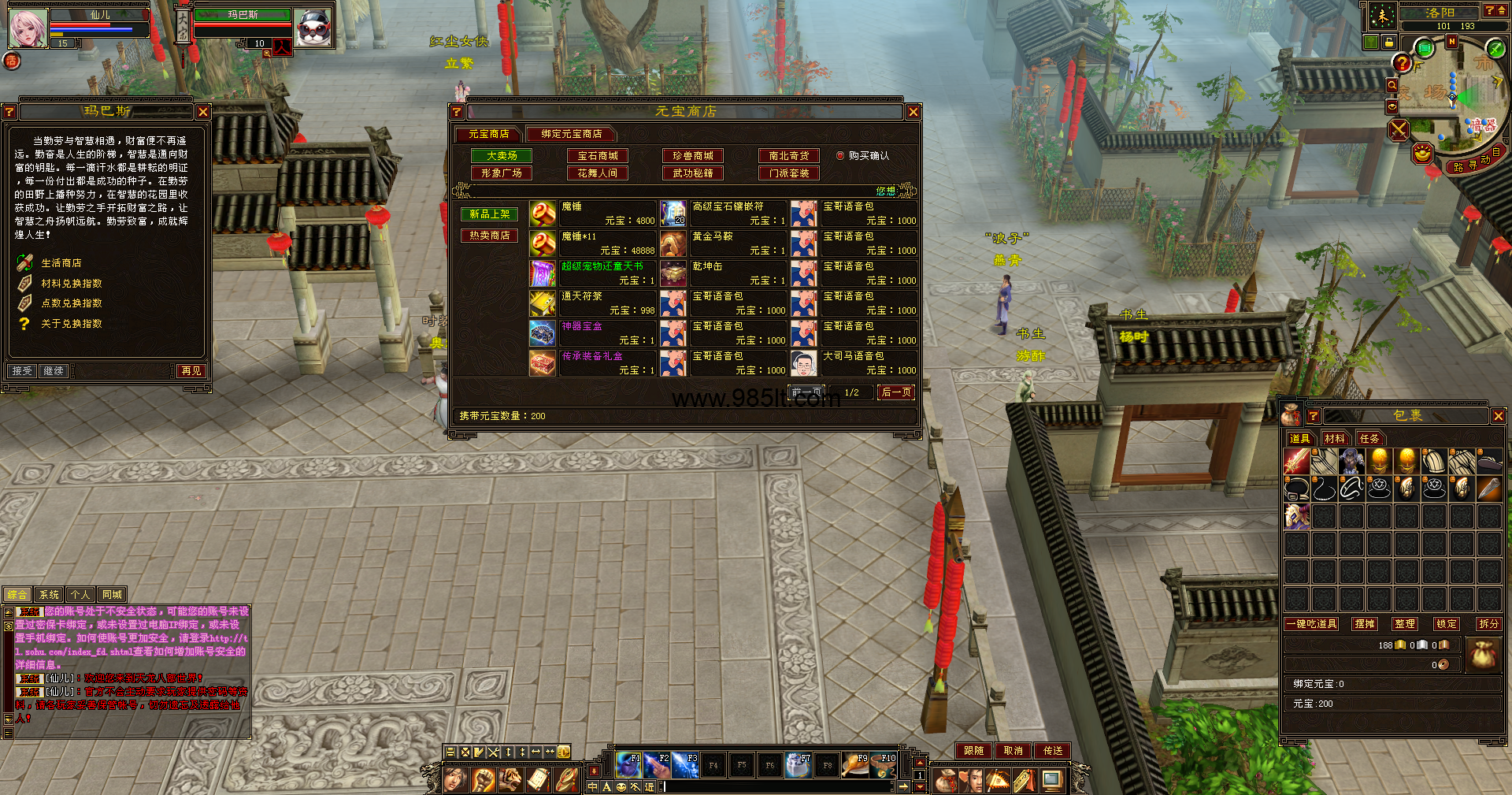Close the 包裹 inventory window
Screen dimensions: 1512x795
pyautogui.click(x=1498, y=416)
